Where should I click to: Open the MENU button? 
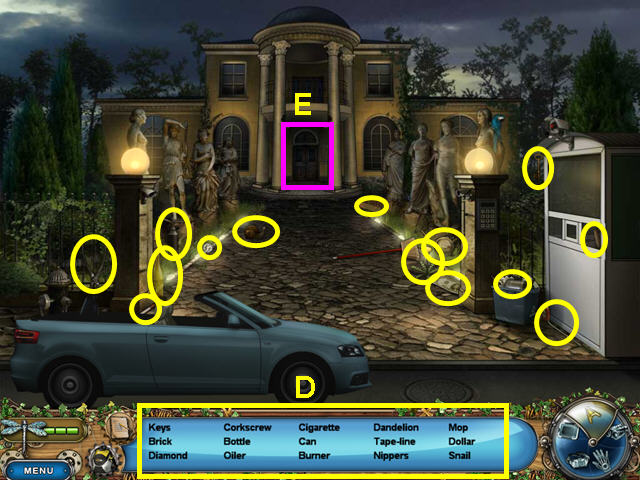(39, 469)
